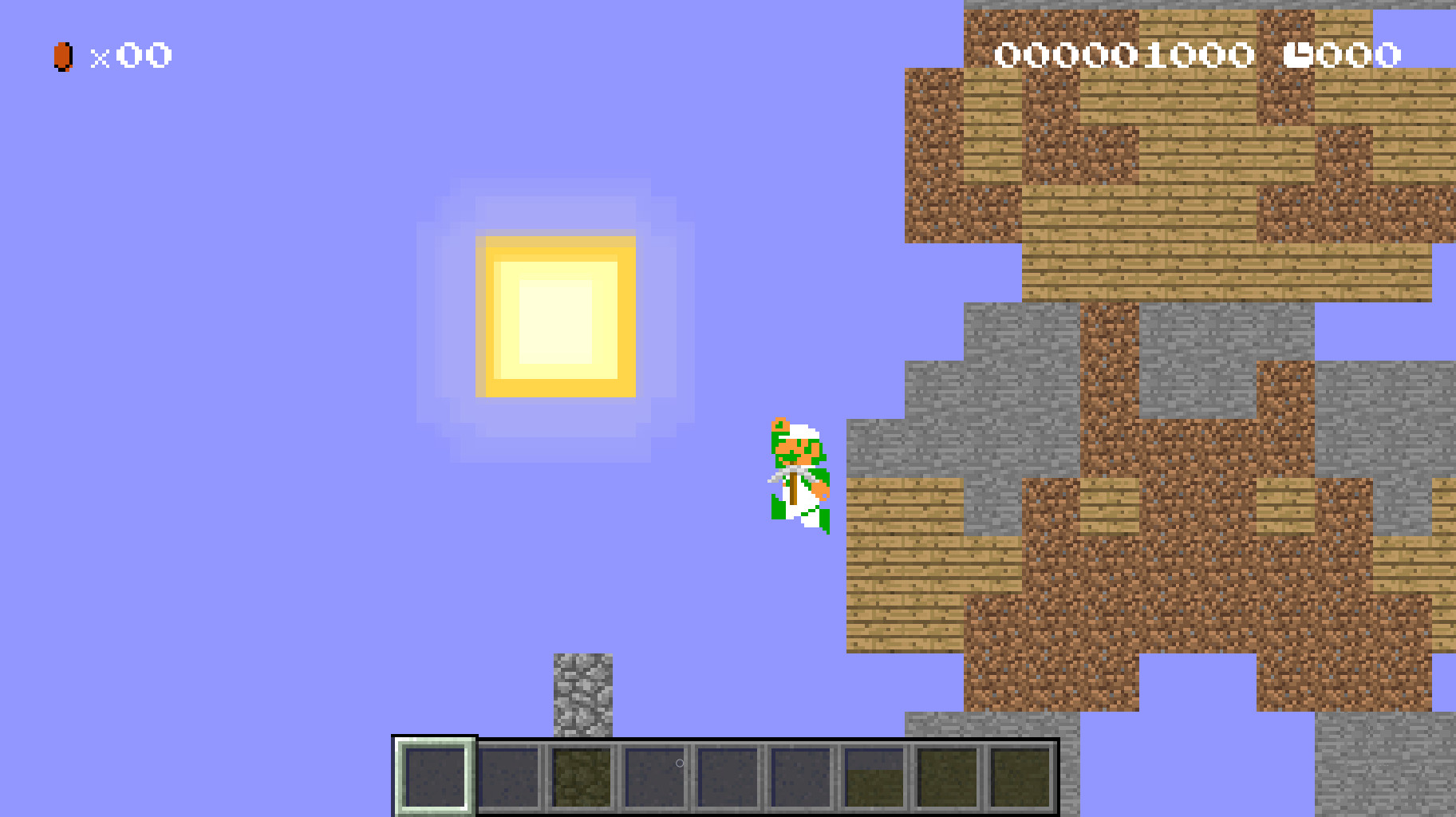Click the clock icon beside the timer
Image resolution: width=1456 pixels, height=817 pixels.
click(1300, 53)
